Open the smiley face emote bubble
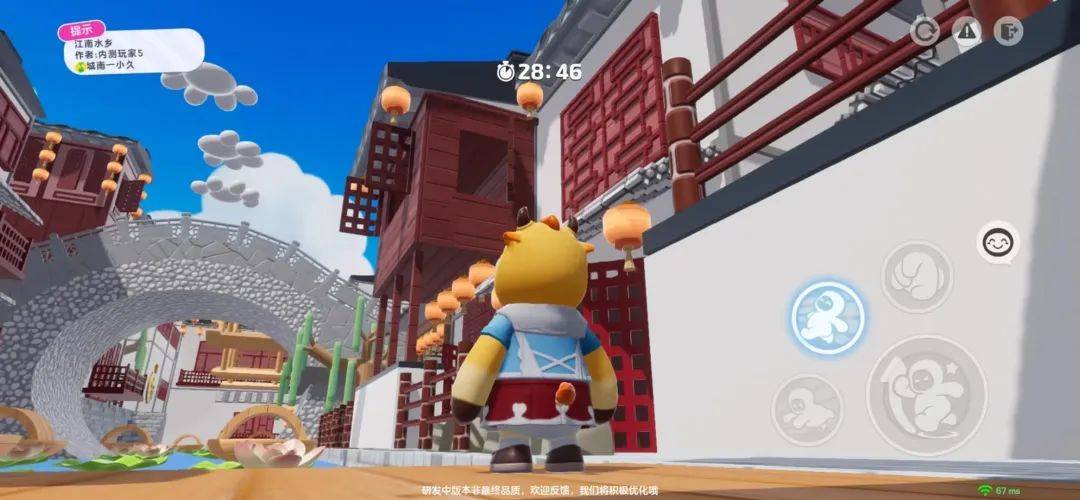The height and width of the screenshot is (500, 1080). point(997,242)
